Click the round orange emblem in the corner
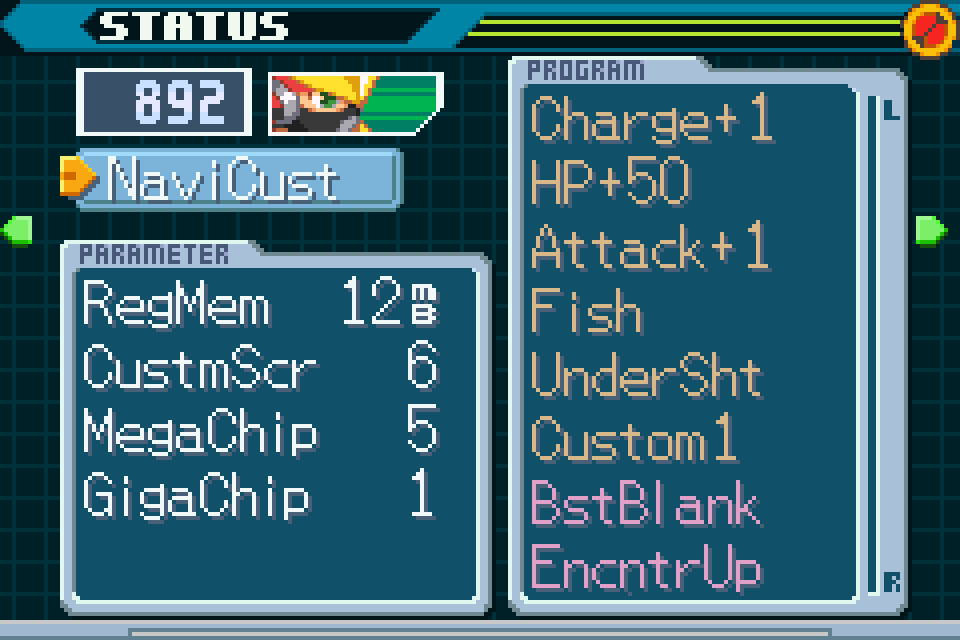The width and height of the screenshot is (960, 640). pos(929,29)
